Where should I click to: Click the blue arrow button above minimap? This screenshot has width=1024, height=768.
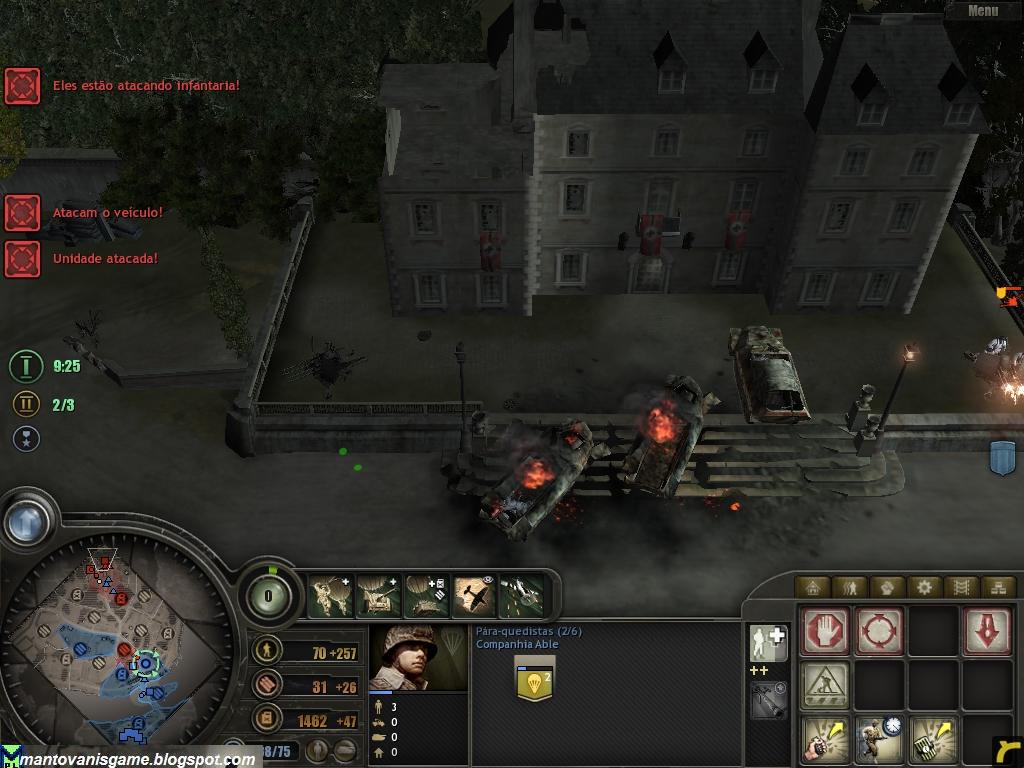pos(26,521)
